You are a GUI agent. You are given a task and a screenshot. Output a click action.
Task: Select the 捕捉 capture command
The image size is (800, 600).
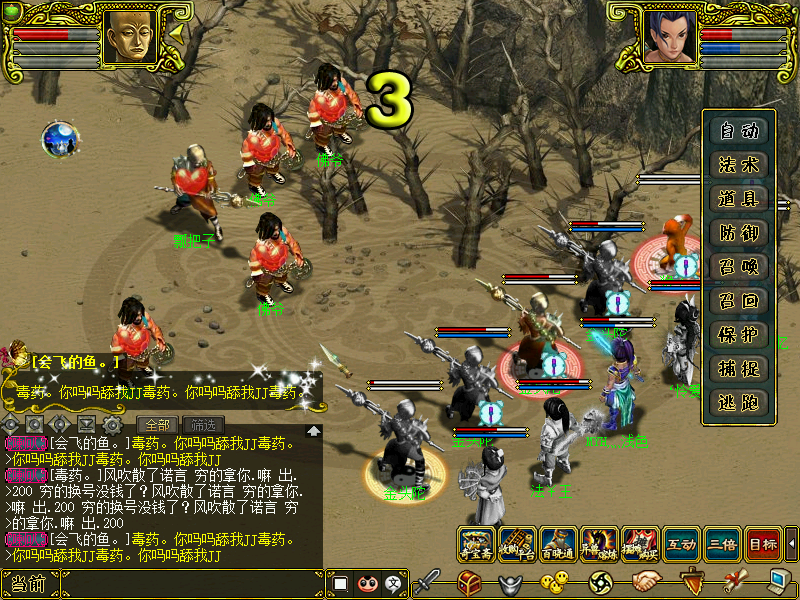[739, 368]
